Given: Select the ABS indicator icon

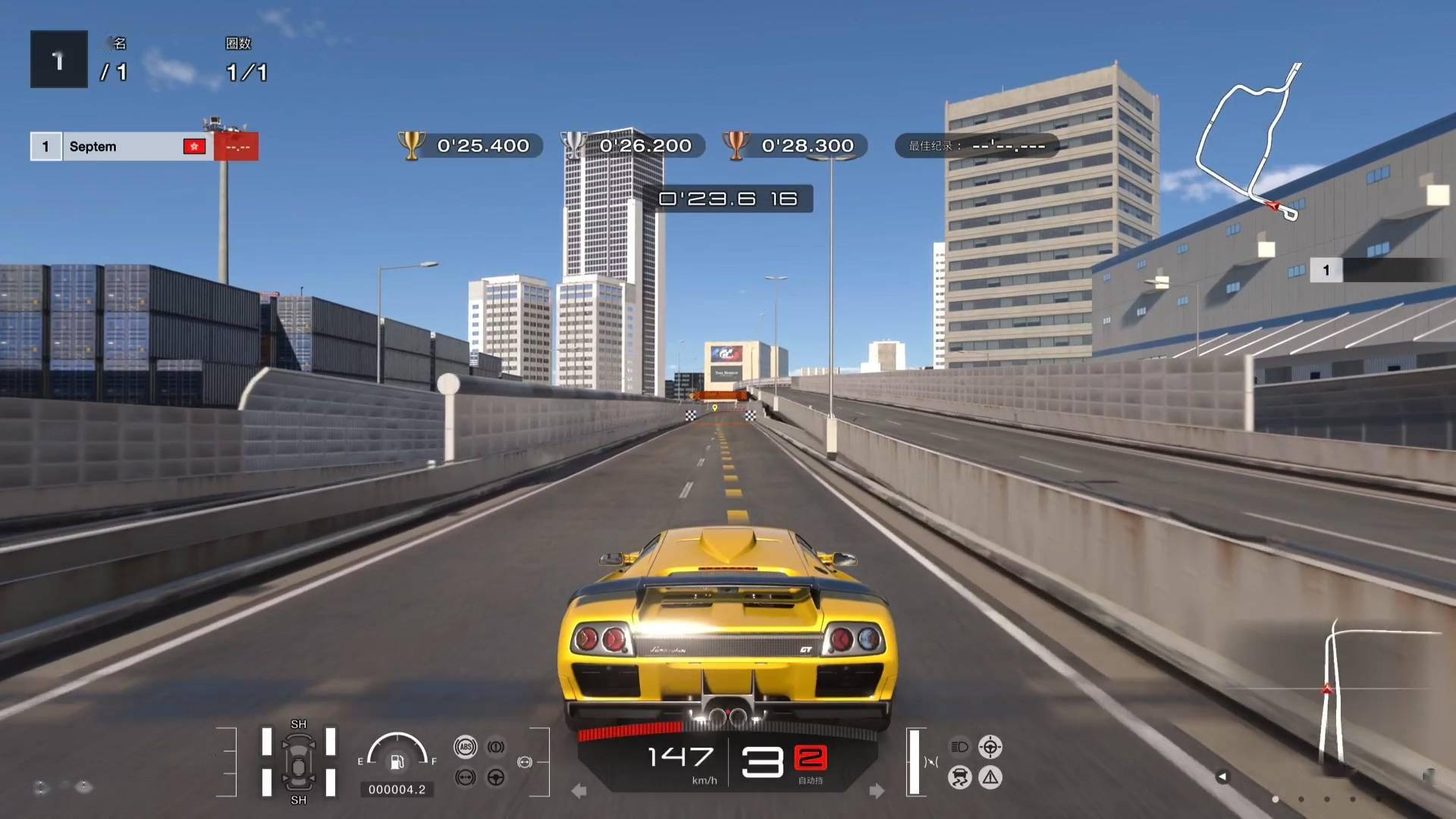Looking at the screenshot, I should tap(465, 746).
